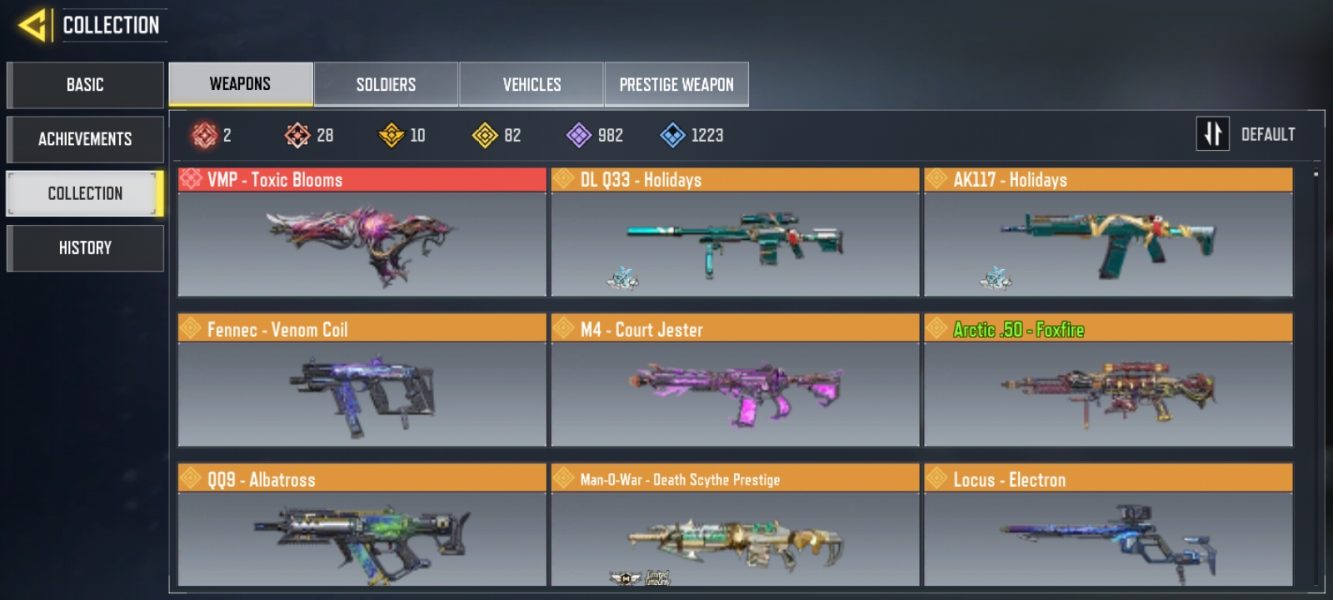Select the DL Q33 - Holidays weapon
Image resolution: width=1333 pixels, height=600 pixels.
tap(734, 234)
